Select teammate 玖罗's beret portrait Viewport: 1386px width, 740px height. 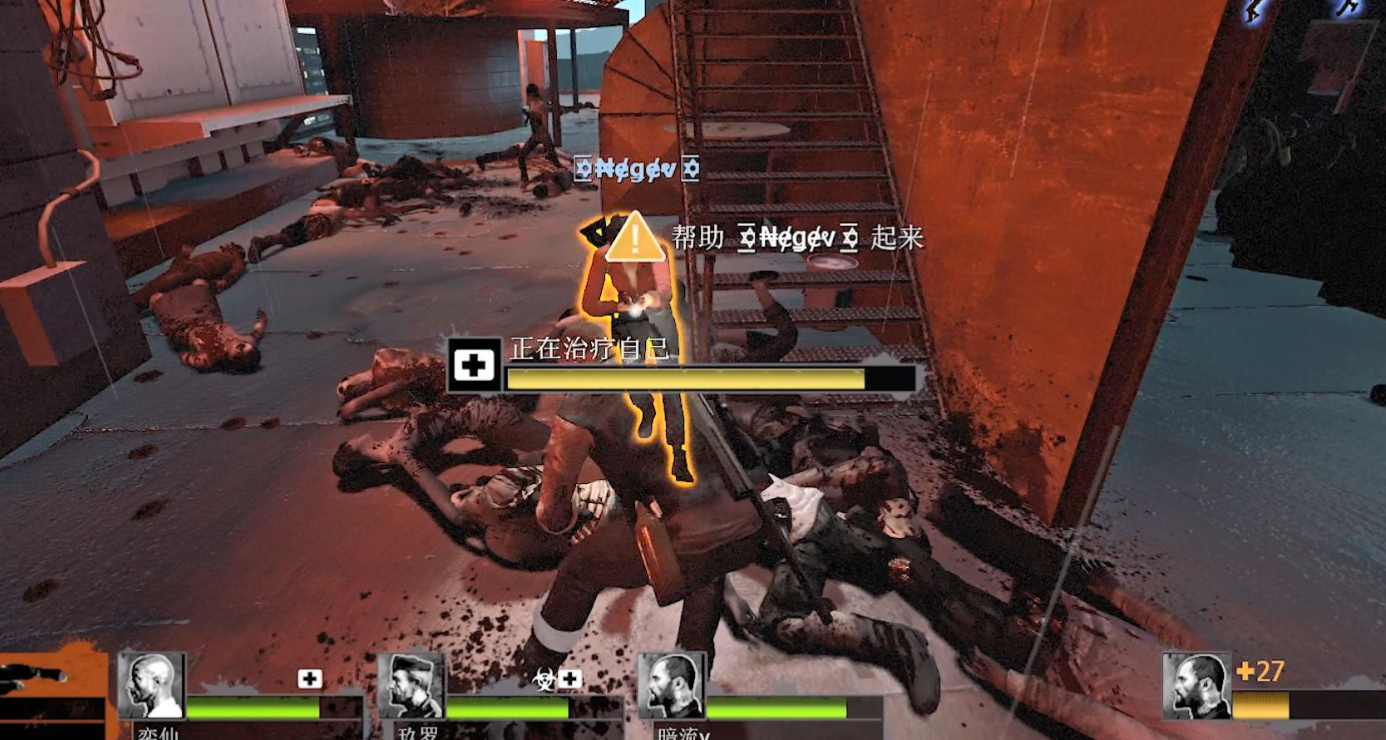[411, 686]
